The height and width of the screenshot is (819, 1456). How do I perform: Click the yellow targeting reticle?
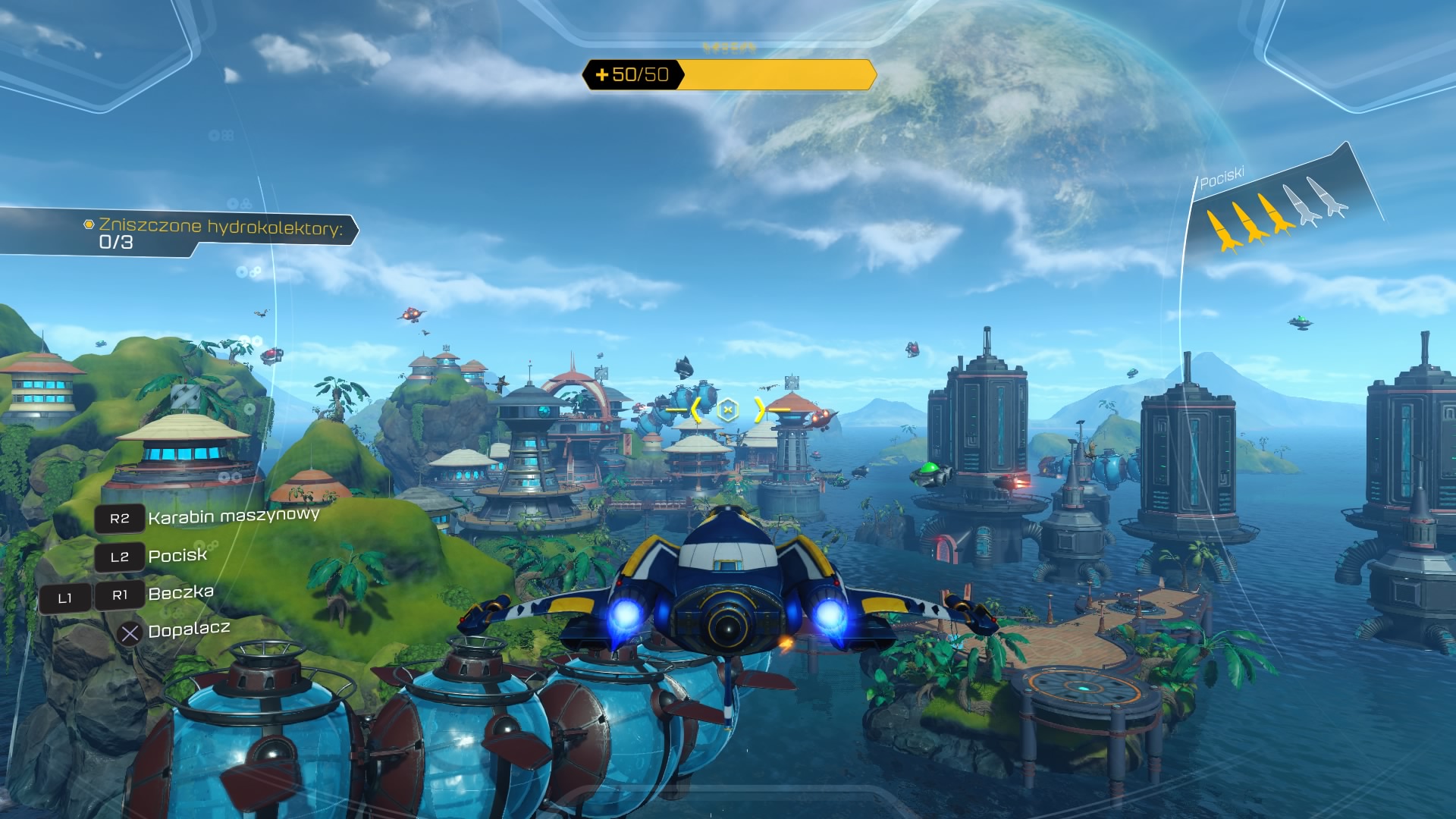coord(727,410)
